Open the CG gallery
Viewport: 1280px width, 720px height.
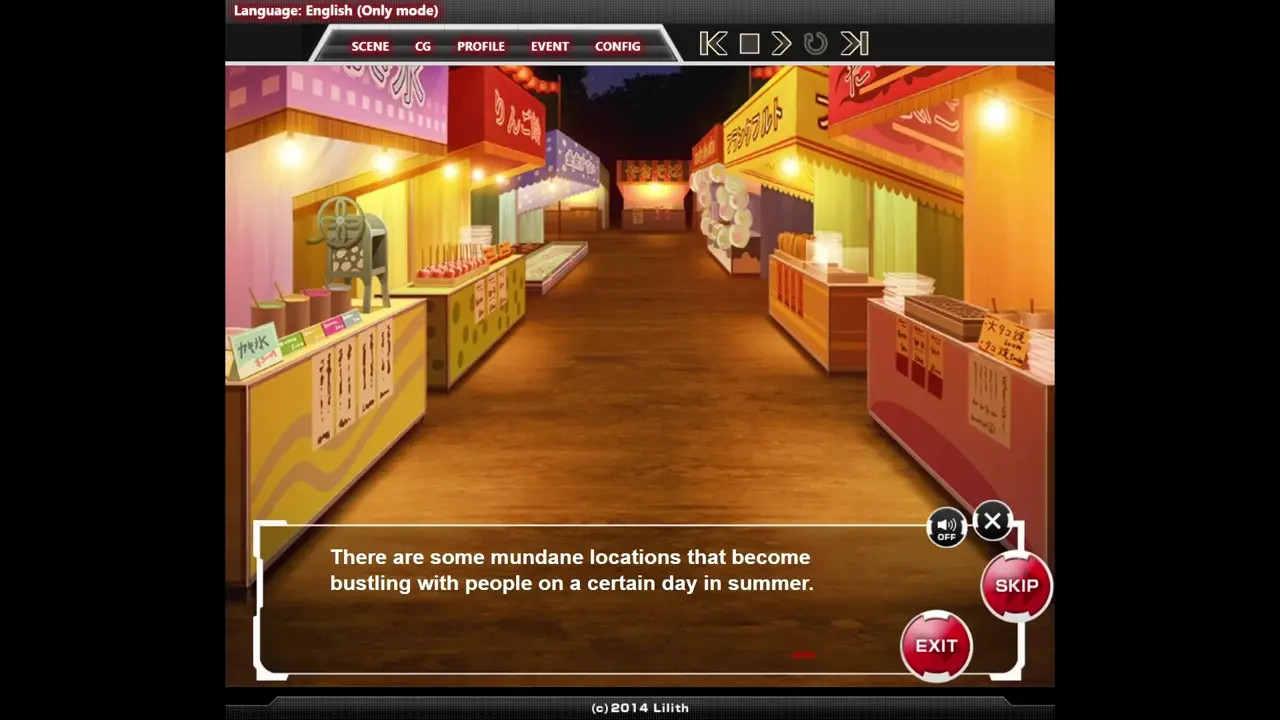click(x=423, y=46)
